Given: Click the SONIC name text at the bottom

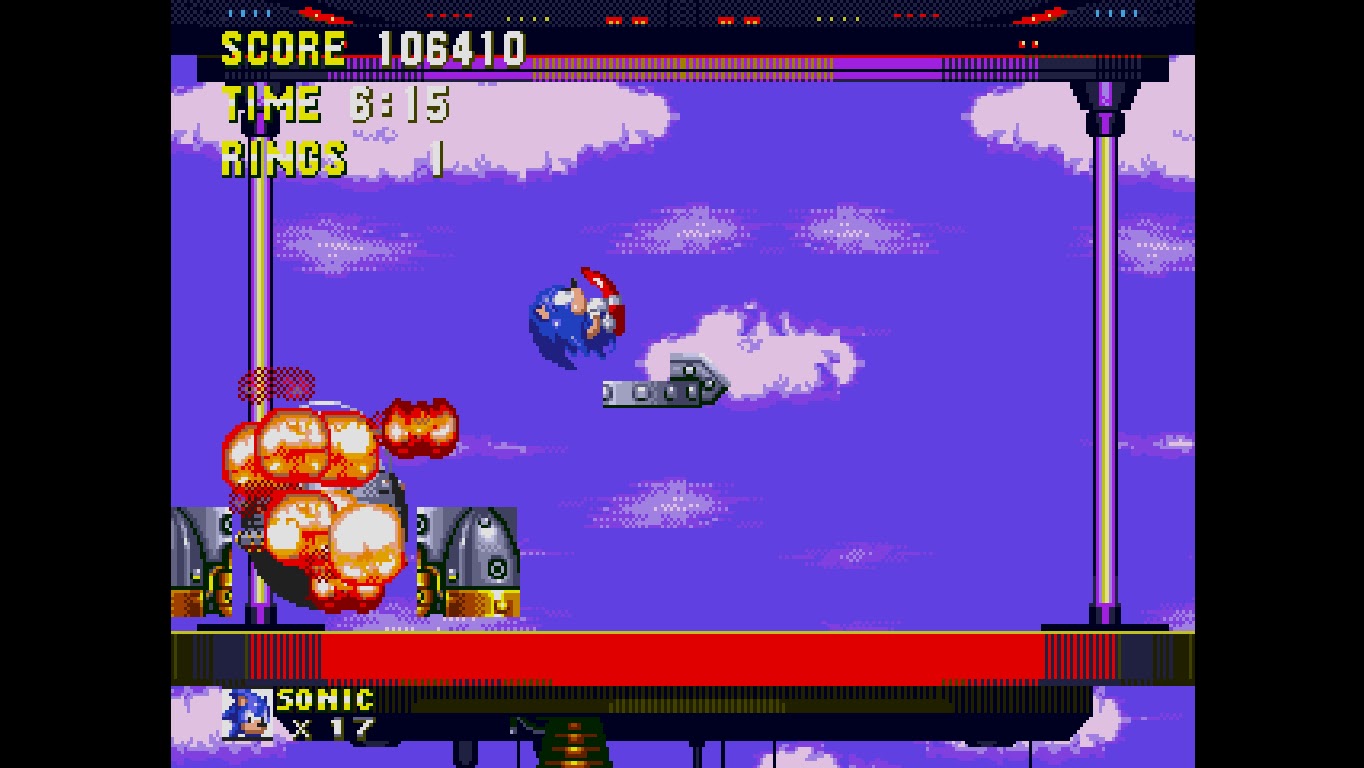Looking at the screenshot, I should 323,700.
